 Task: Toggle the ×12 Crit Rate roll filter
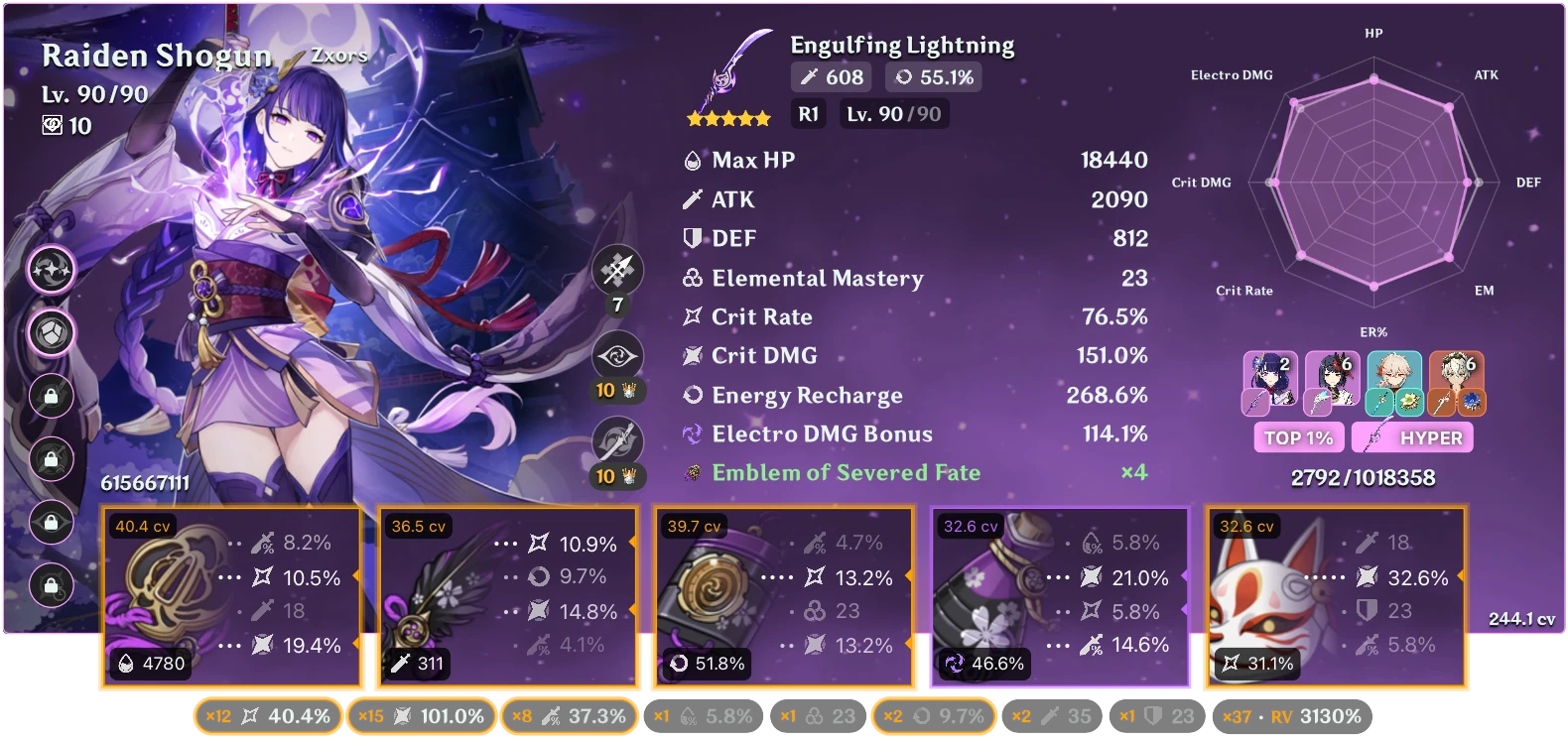(268, 715)
